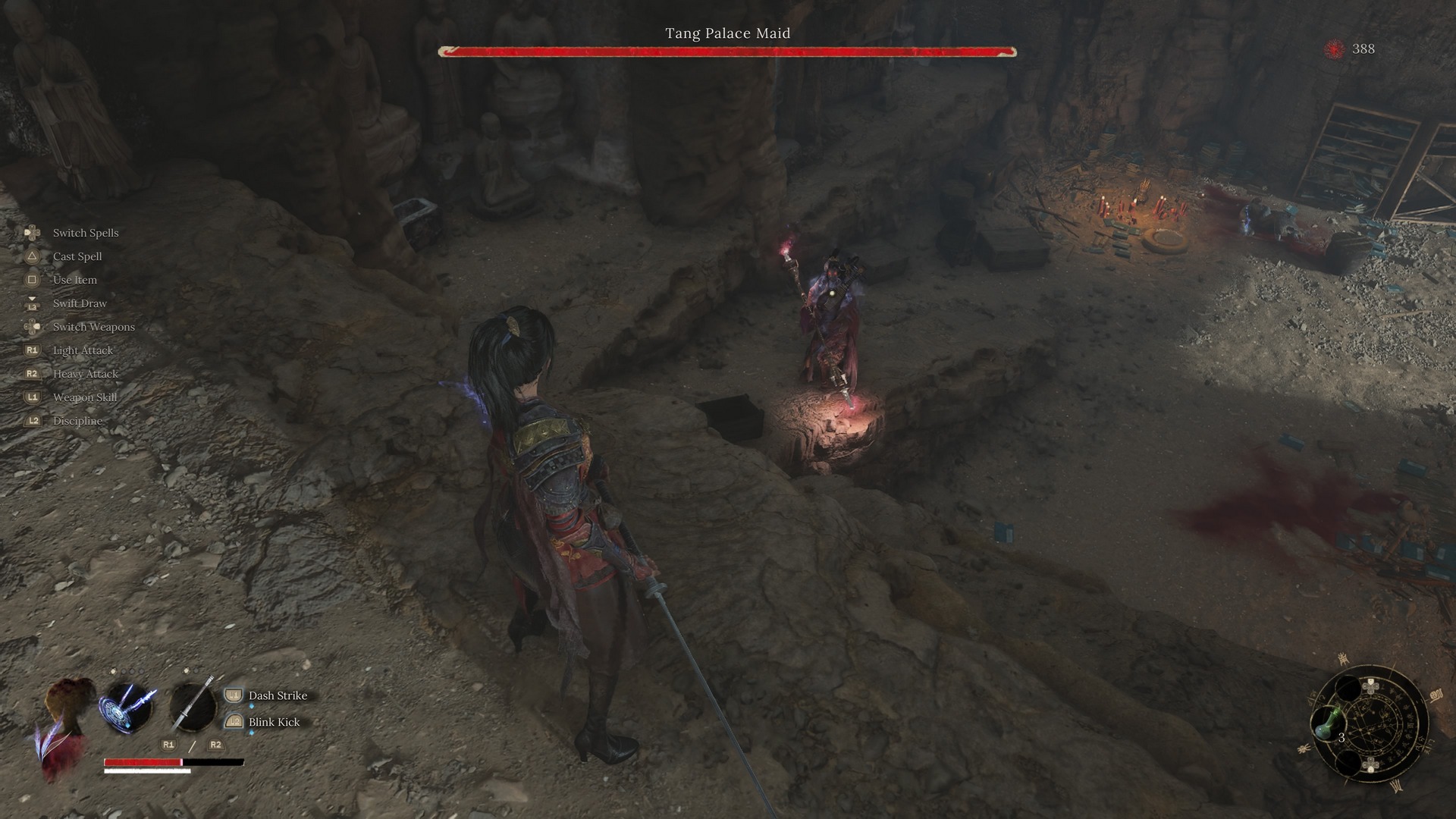Click the character portrait with feathers
This screenshot has height=819, width=1456.
pos(64,724)
